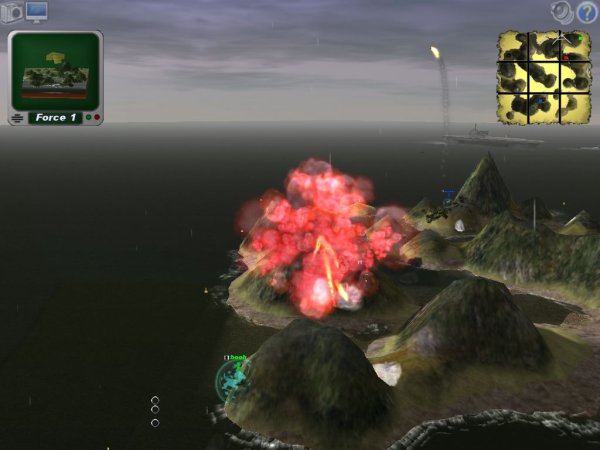Toggle sound with the speaker icon
Image resolution: width=600 pixels, height=450 pixels.
[563, 12]
